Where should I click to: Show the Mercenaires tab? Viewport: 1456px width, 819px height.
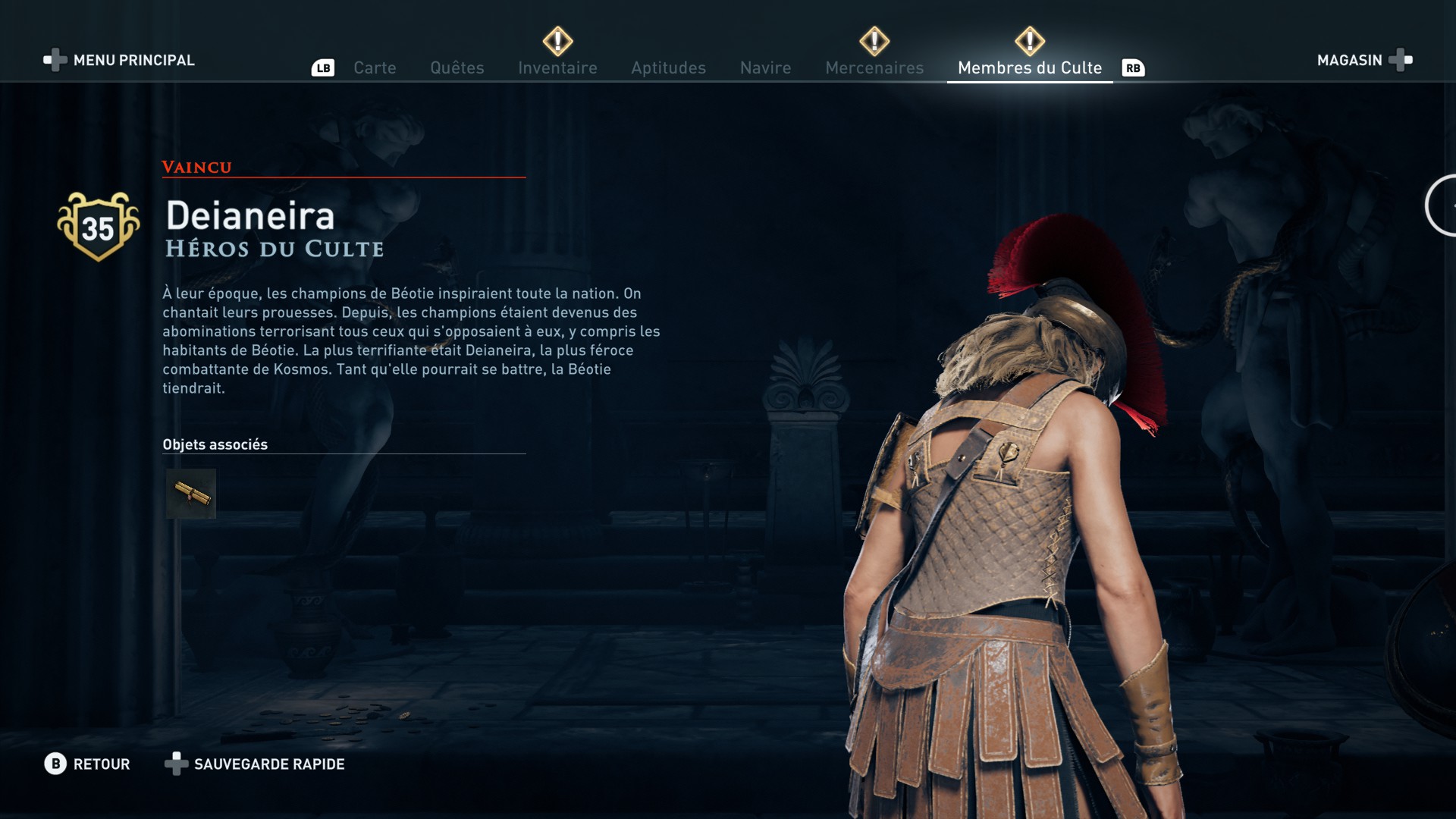(874, 67)
